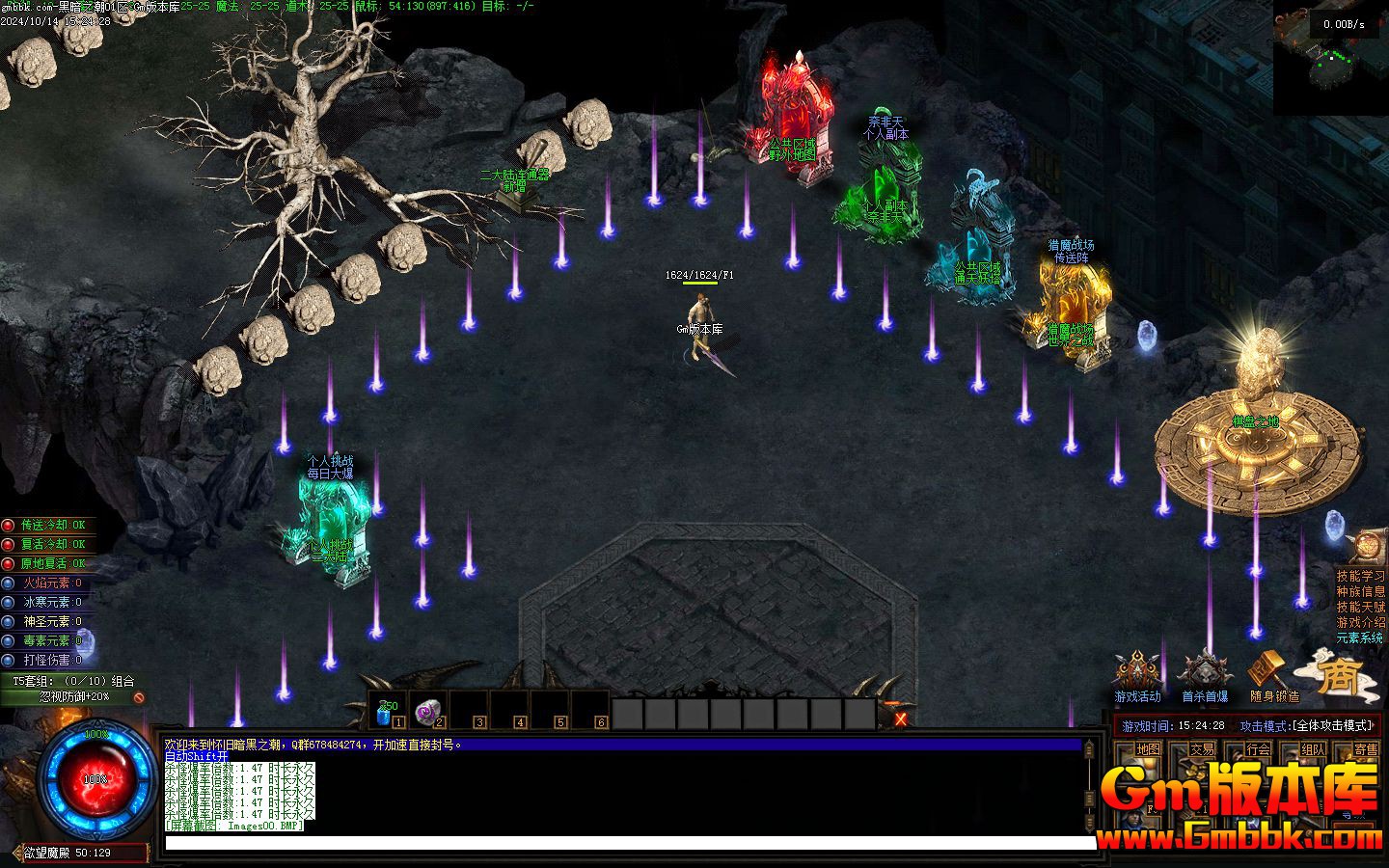Viewport: 1389px width, 868px height.
Task: Open the 组队 party button
Action: (x=1313, y=749)
